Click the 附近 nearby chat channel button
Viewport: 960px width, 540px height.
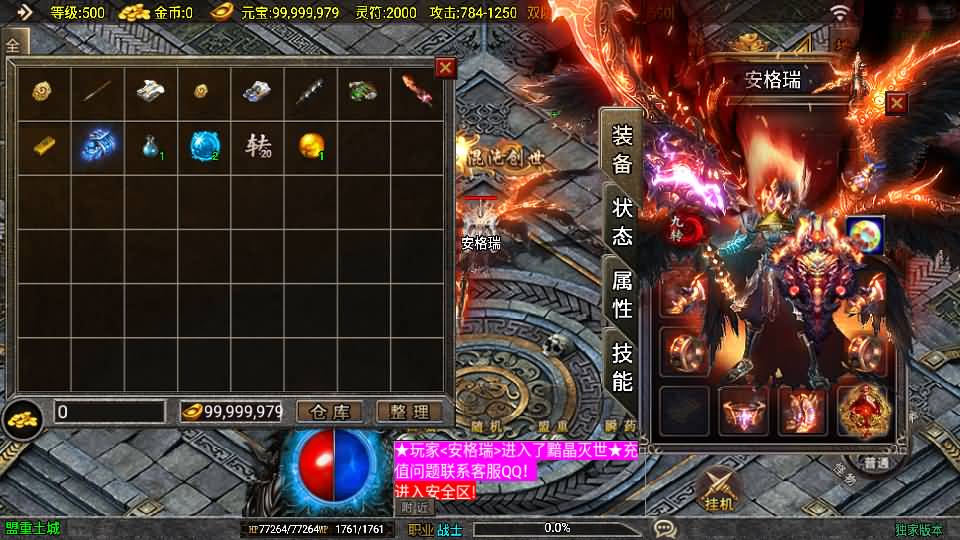[414, 508]
